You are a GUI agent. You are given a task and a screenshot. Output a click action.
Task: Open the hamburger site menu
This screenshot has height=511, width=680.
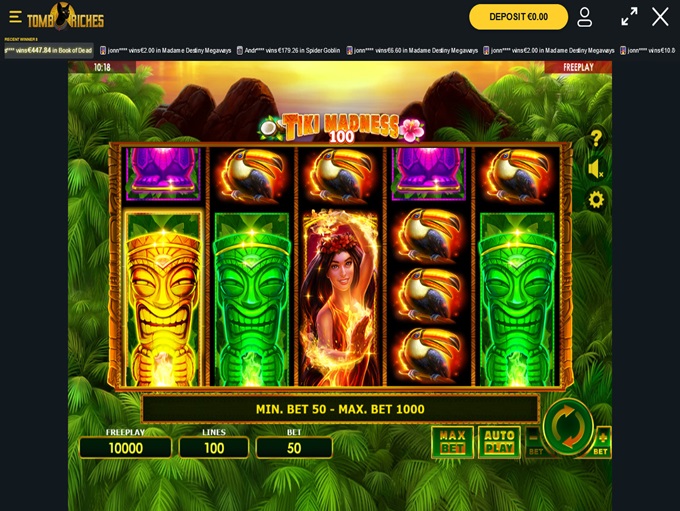click(x=15, y=17)
